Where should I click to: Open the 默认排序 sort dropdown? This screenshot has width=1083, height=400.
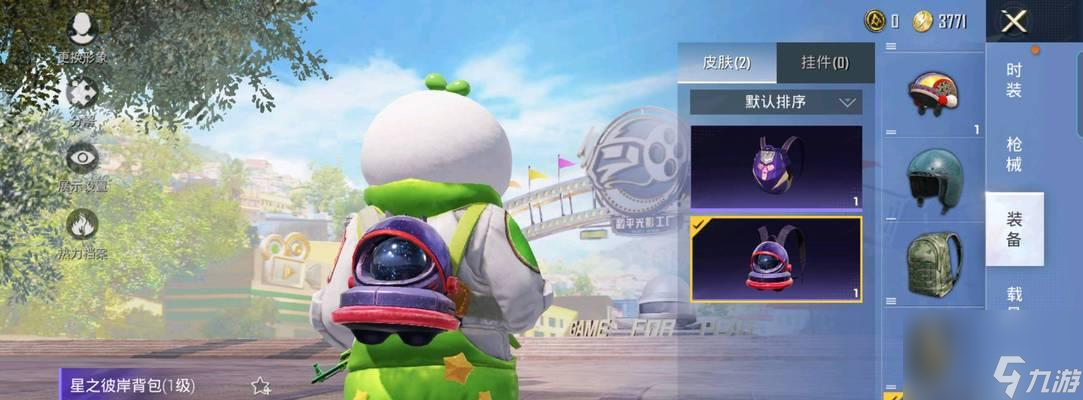776,102
